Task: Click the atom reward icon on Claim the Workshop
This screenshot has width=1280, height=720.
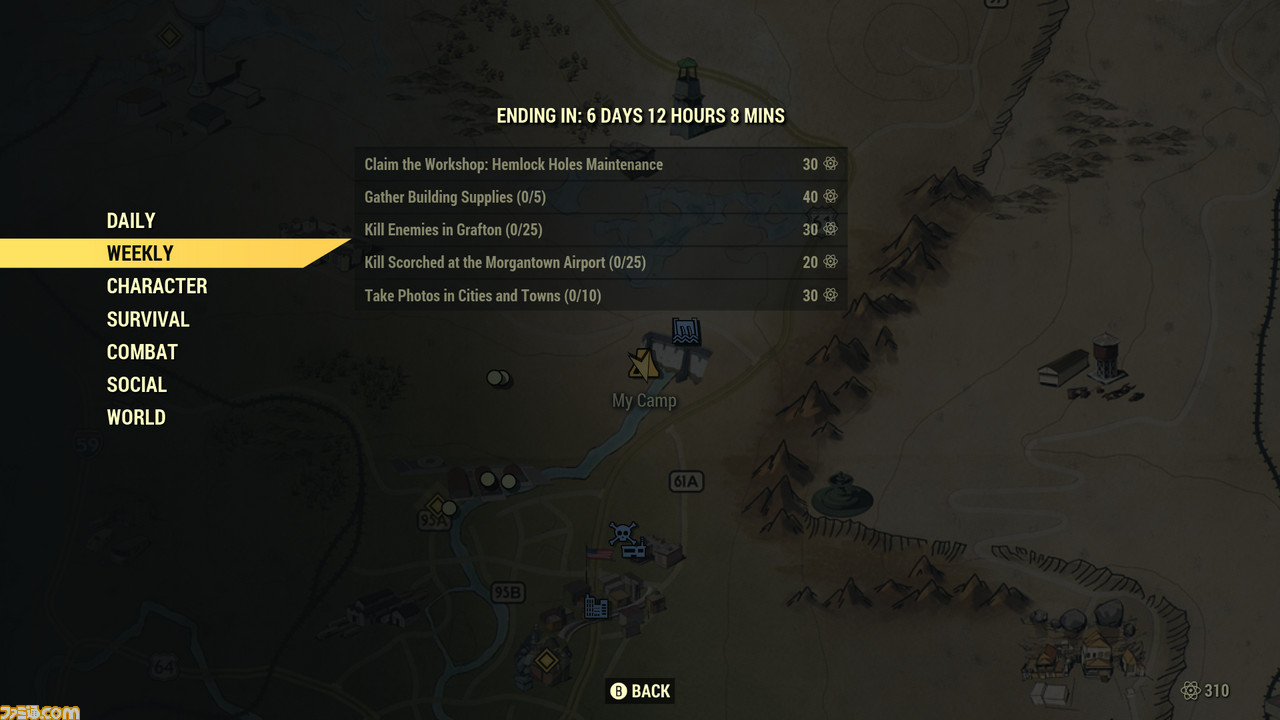Action: 831,164
